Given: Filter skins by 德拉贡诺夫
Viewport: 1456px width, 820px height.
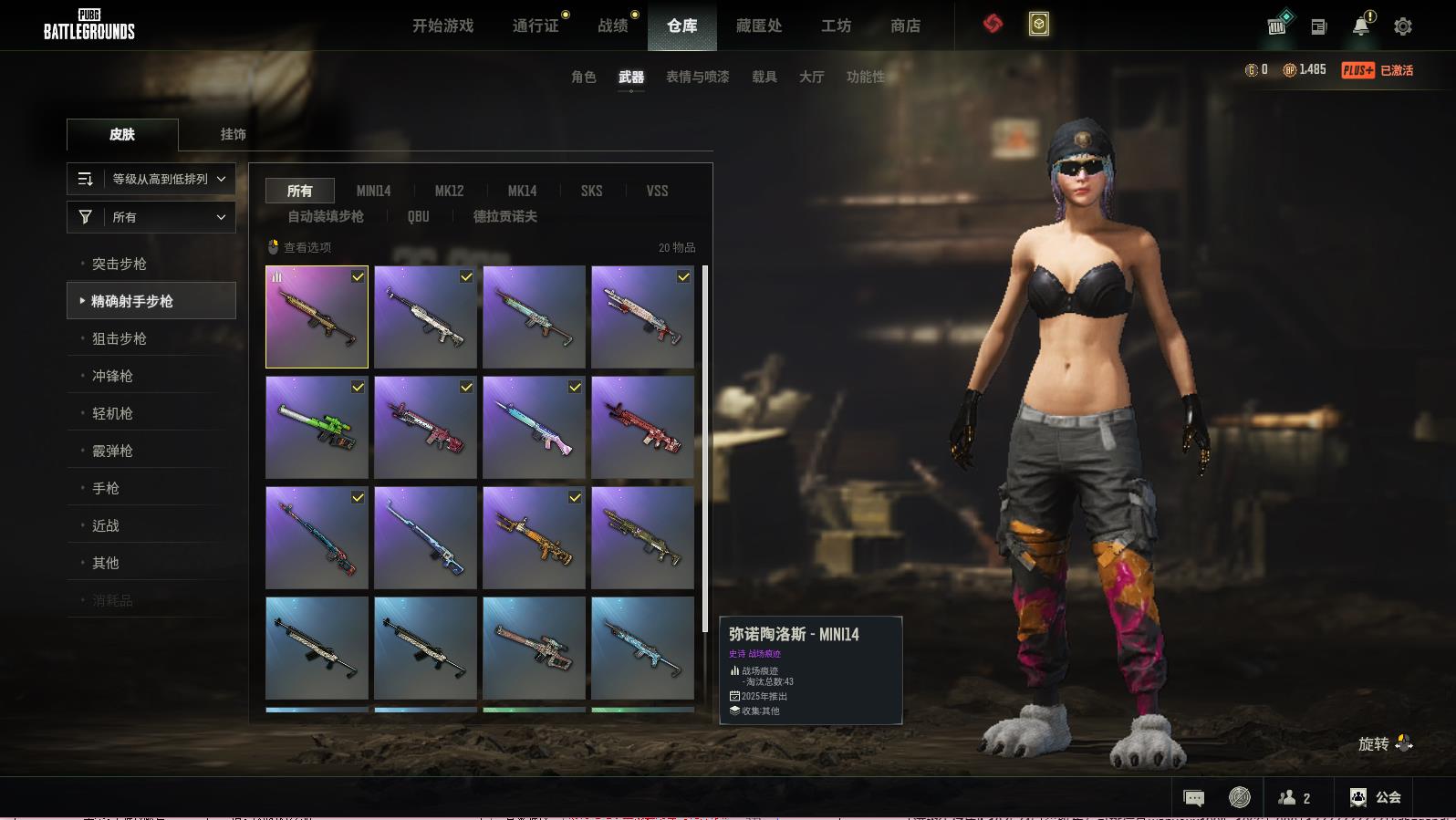Looking at the screenshot, I should pyautogui.click(x=504, y=216).
